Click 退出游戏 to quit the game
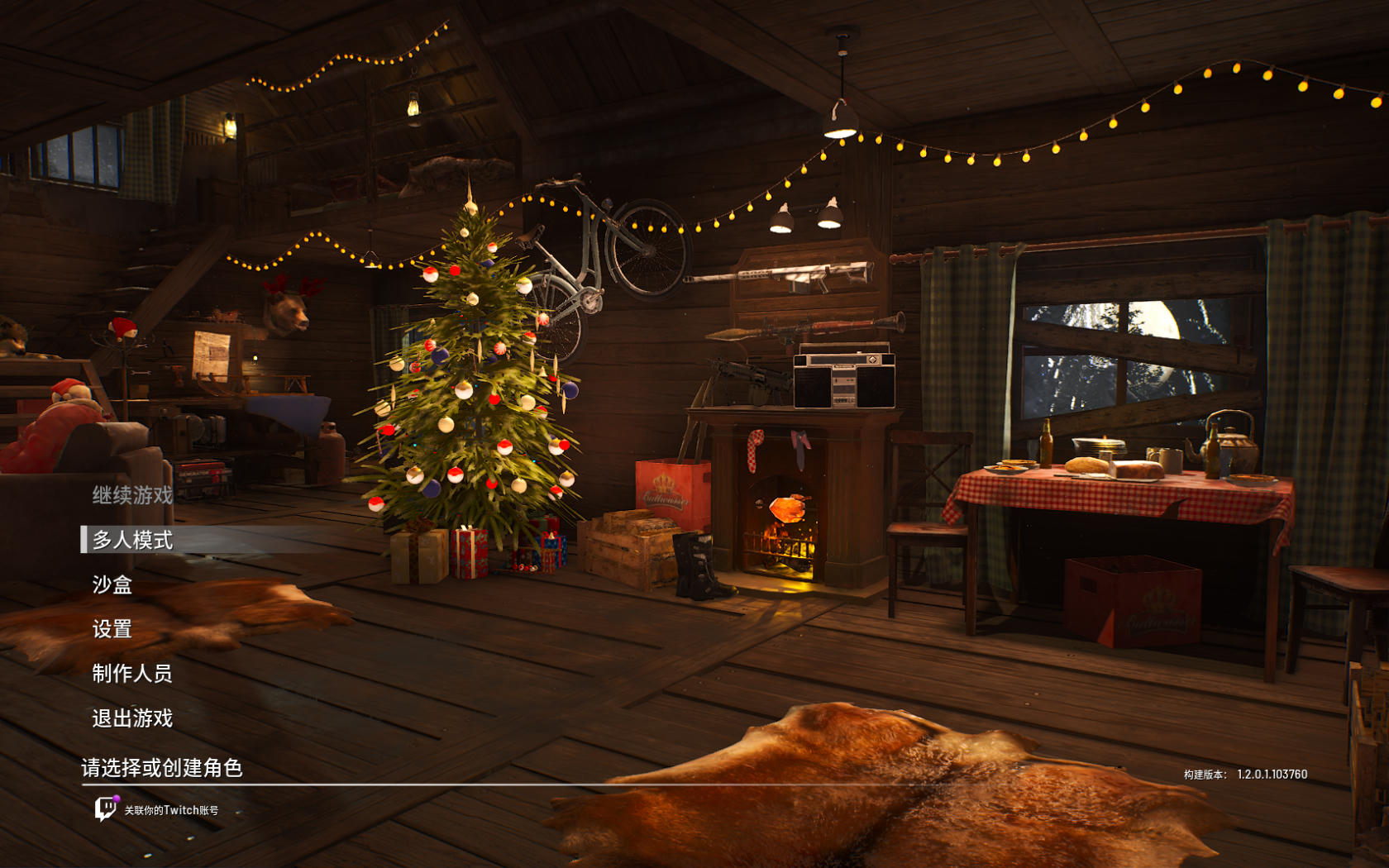The image size is (1389, 868). [x=132, y=718]
